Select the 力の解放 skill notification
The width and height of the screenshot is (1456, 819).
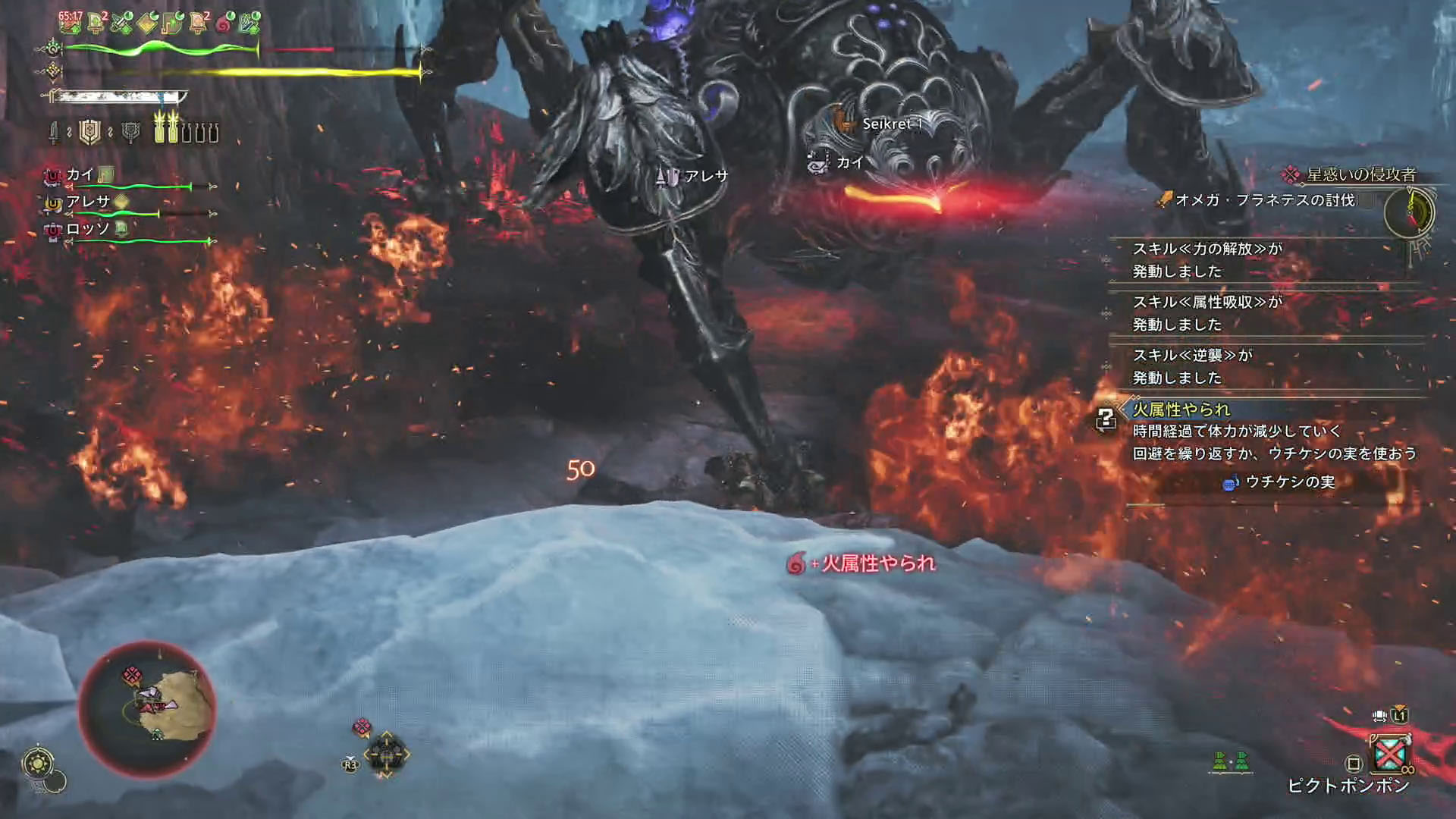pos(1207,260)
